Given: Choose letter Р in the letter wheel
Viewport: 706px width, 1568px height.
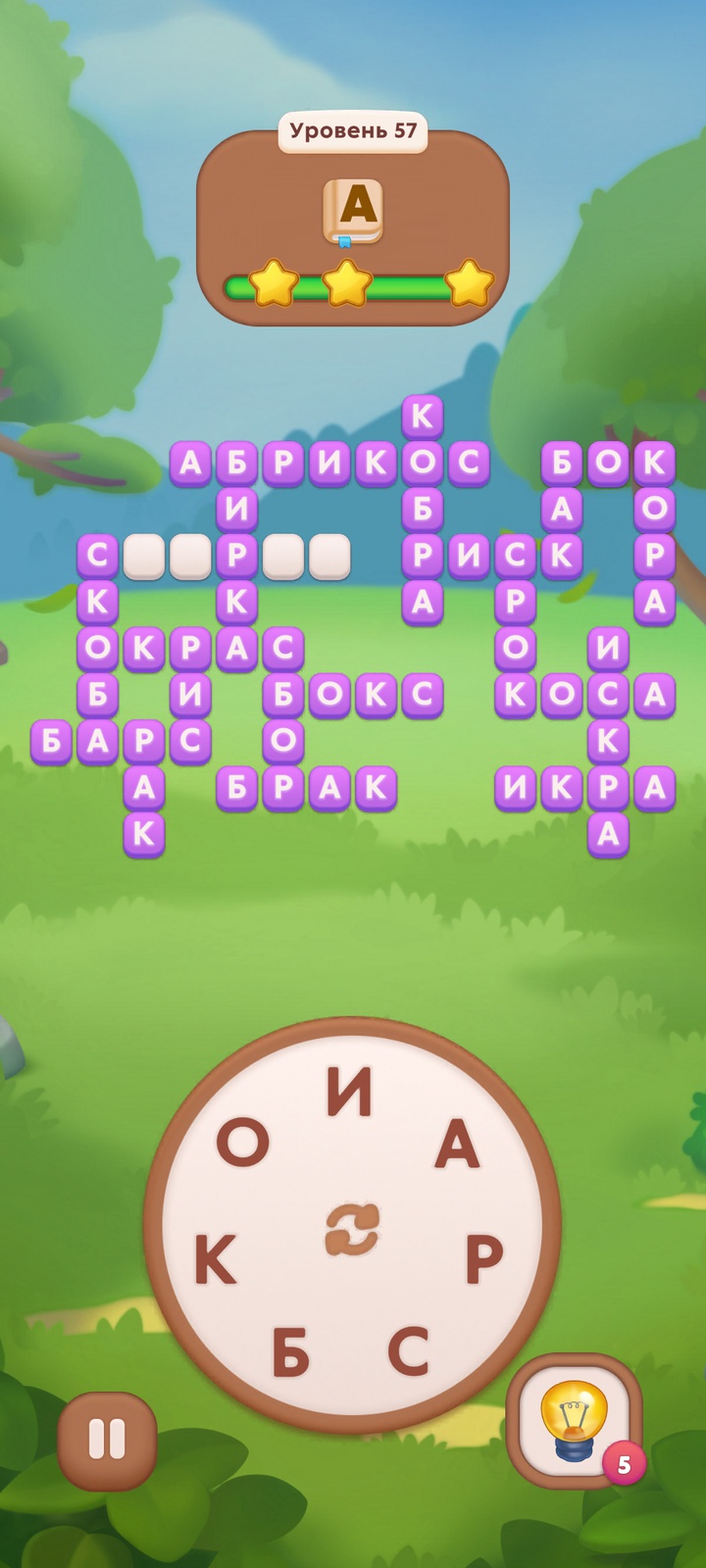Looking at the screenshot, I should (483, 1259).
